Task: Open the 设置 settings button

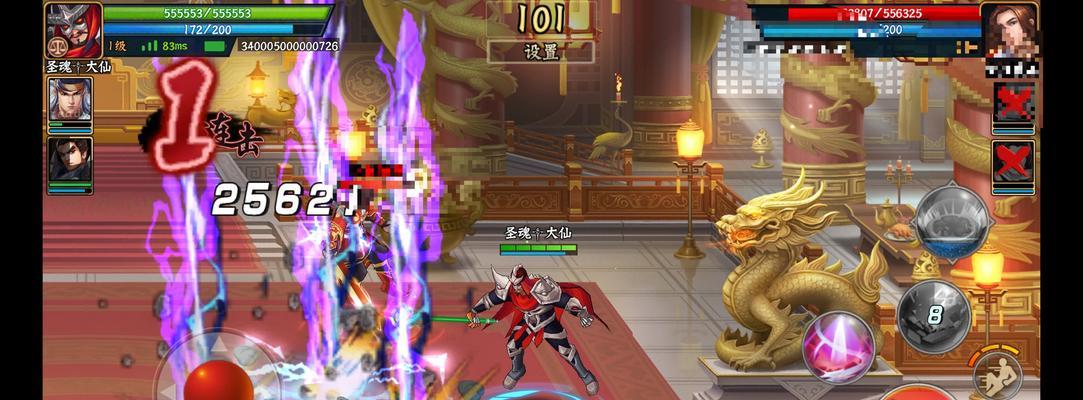Action: tap(541, 51)
